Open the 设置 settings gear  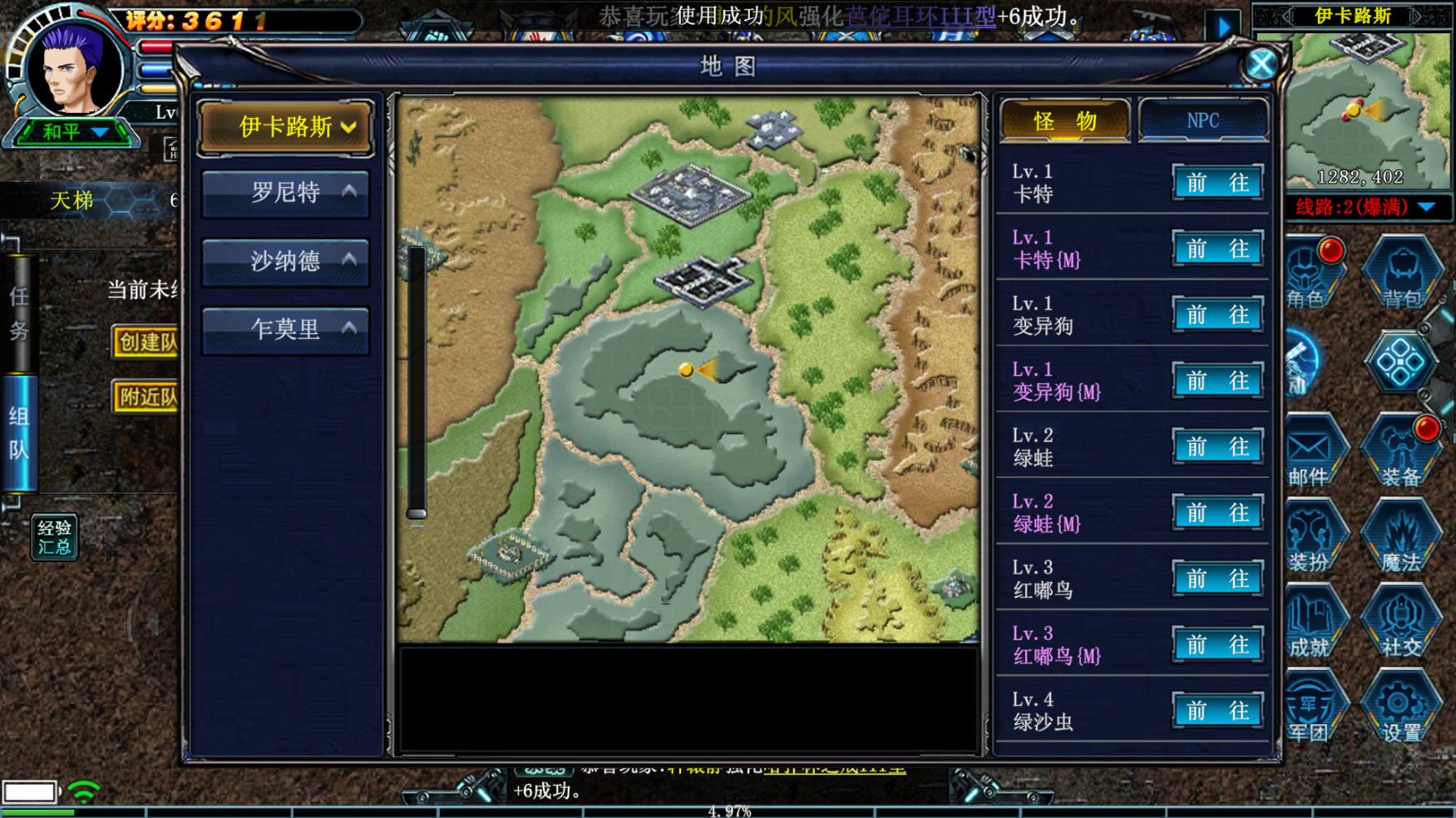pos(1402,711)
